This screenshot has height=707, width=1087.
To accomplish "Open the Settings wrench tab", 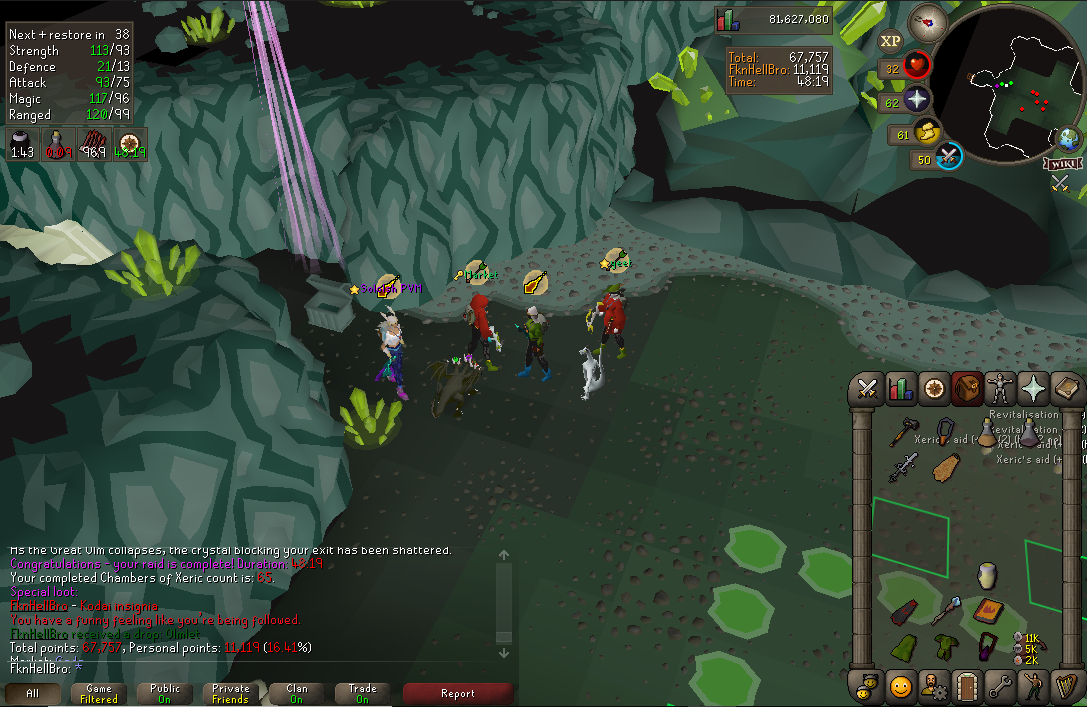I will point(999,687).
